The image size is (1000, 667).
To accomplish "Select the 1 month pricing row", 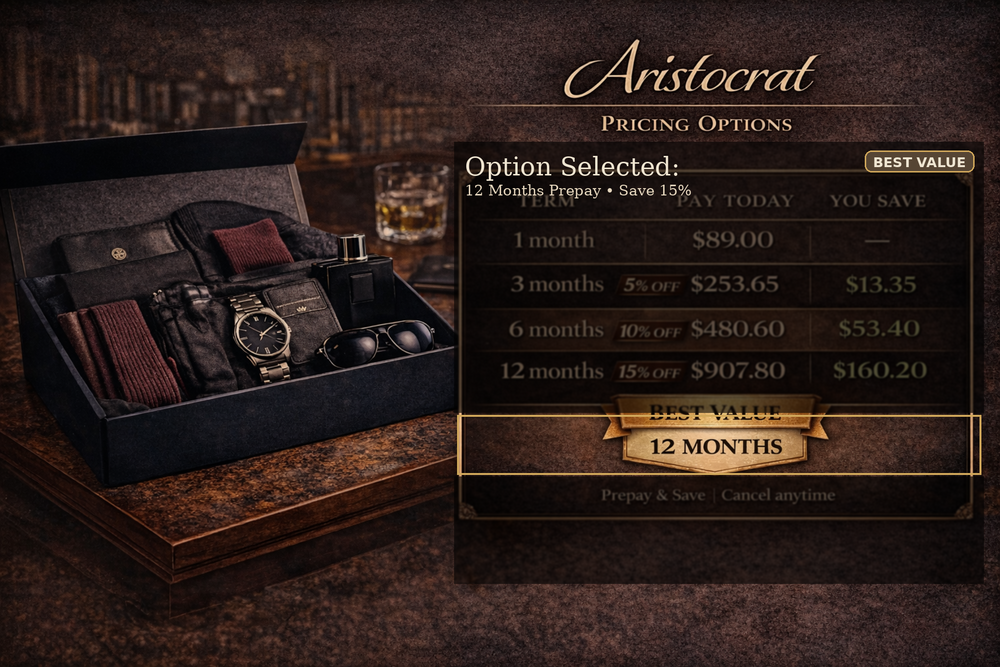I will click(x=715, y=240).
